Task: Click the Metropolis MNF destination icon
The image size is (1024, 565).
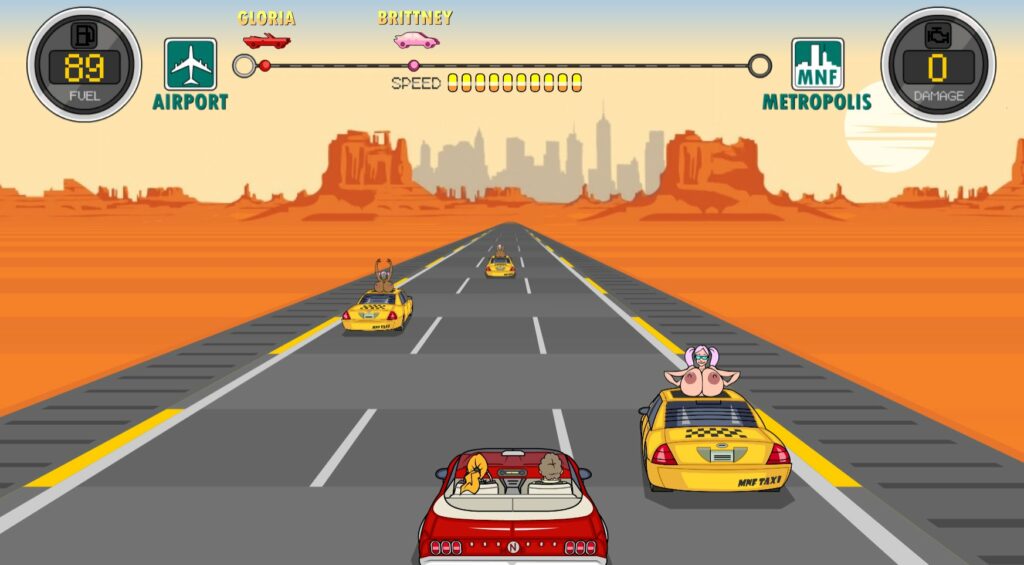Action: tap(817, 64)
